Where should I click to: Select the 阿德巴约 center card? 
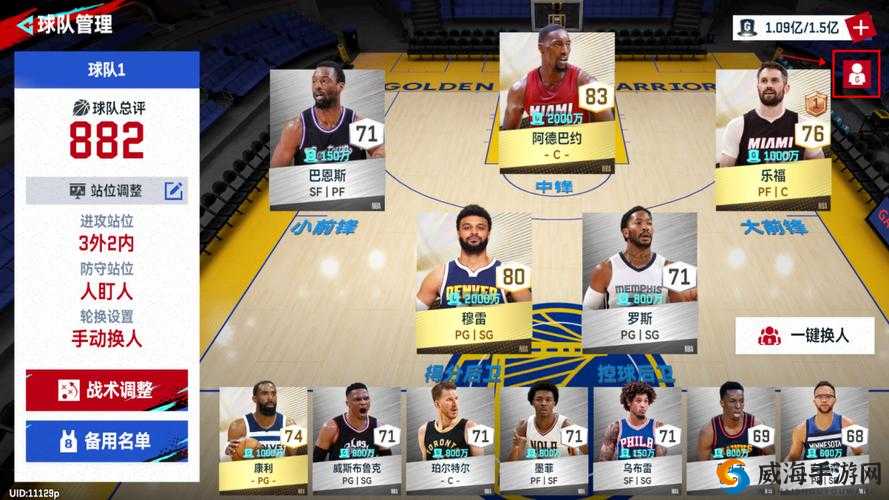pyautogui.click(x=556, y=101)
